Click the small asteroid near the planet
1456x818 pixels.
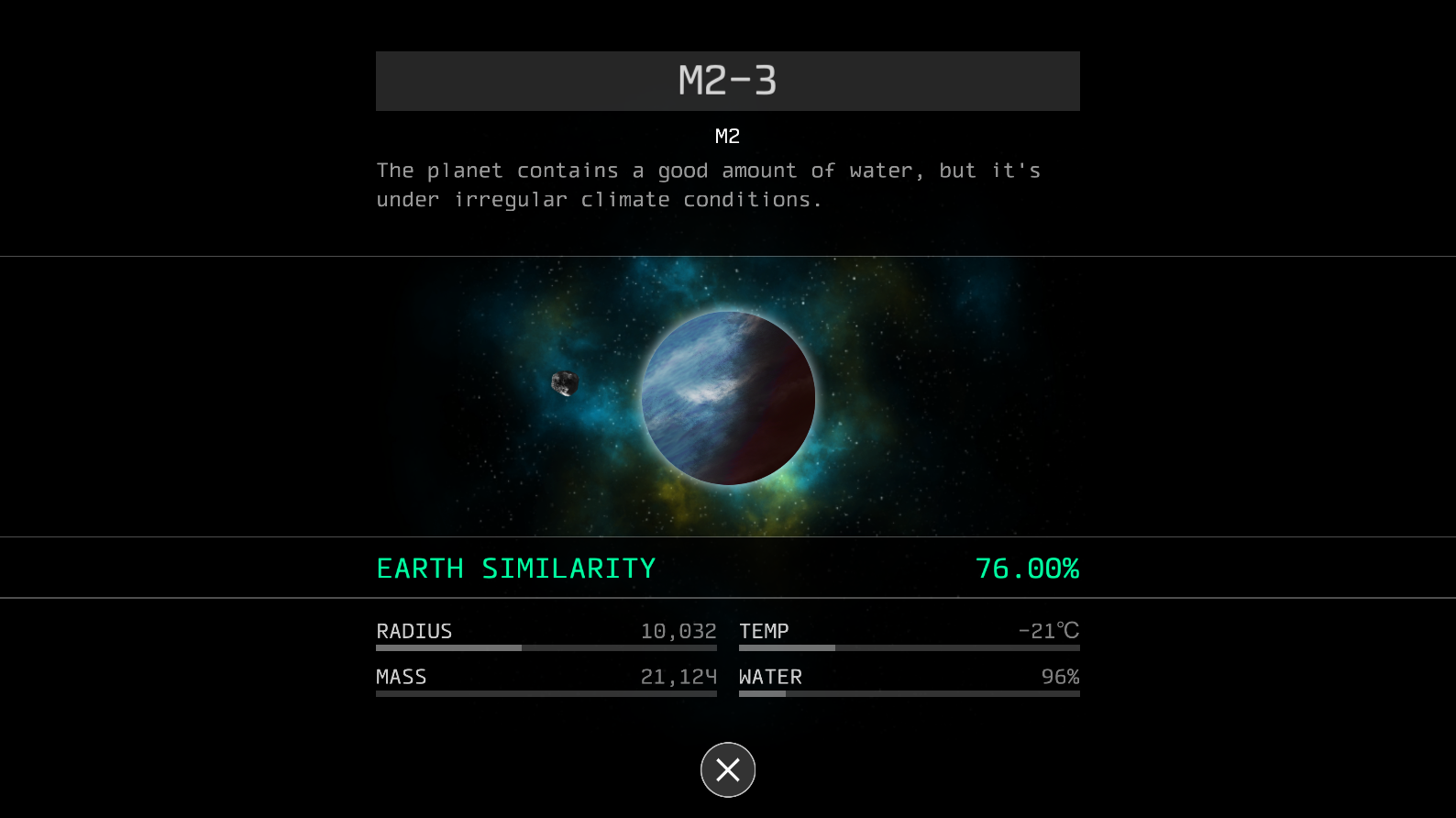pos(565,384)
